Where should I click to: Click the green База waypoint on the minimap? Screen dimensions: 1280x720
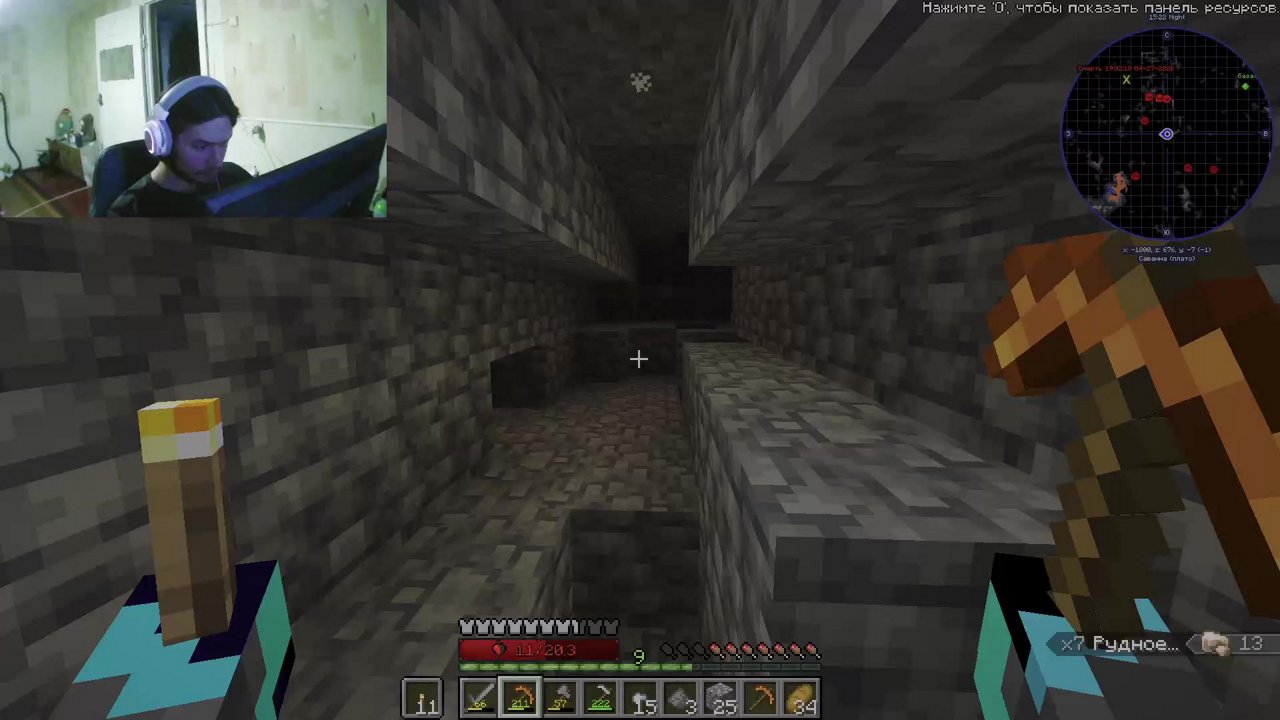click(1246, 85)
